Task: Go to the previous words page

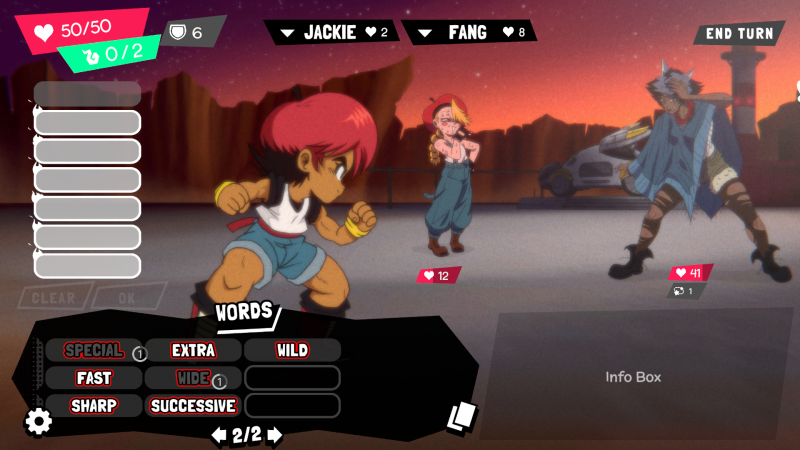Action: click(x=218, y=435)
